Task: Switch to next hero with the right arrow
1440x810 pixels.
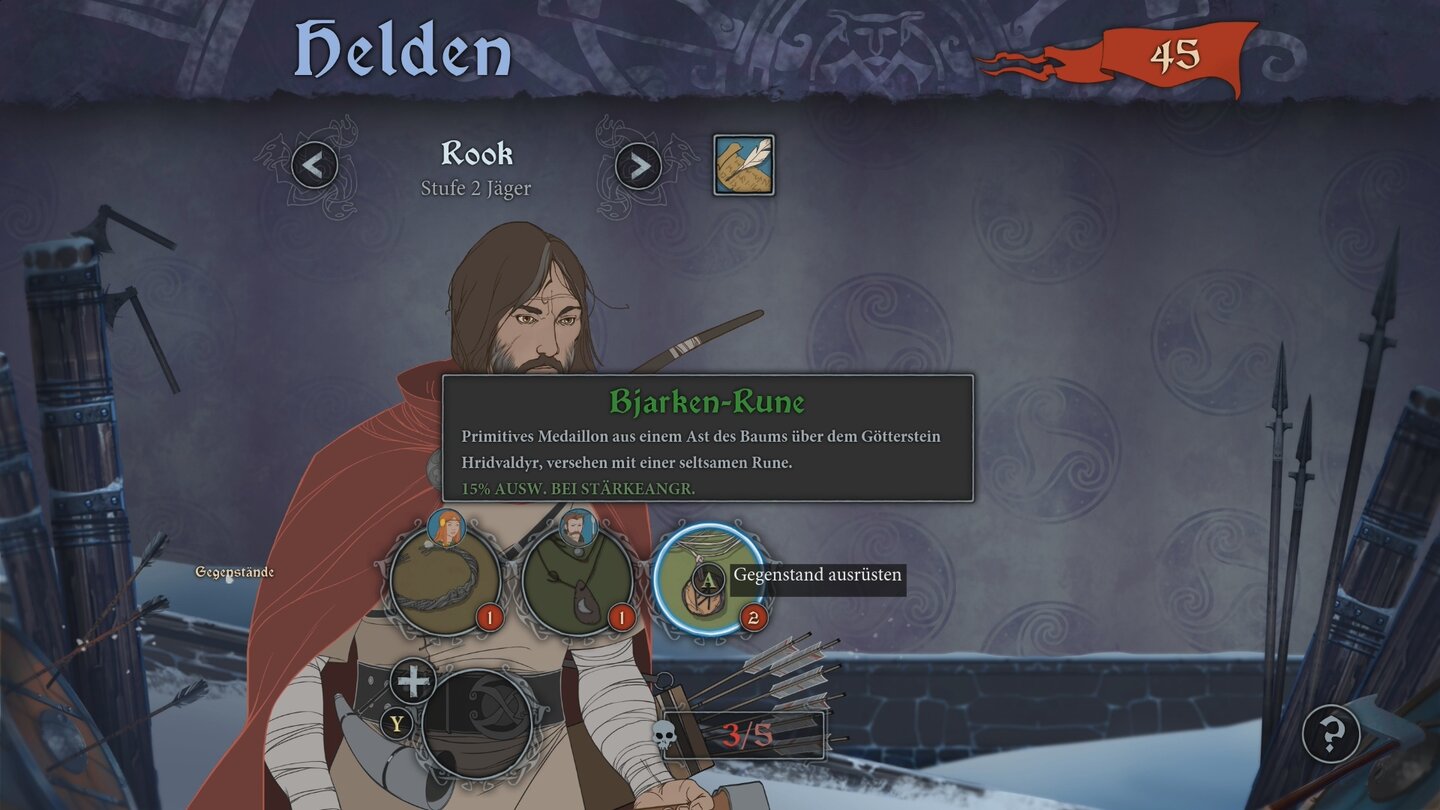Action: (x=637, y=164)
